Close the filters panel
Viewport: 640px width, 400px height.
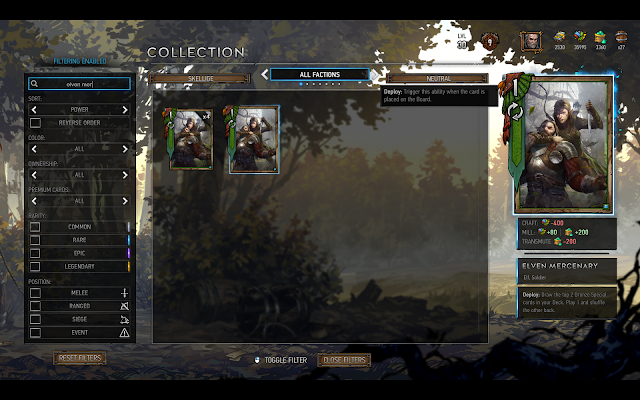click(x=344, y=360)
